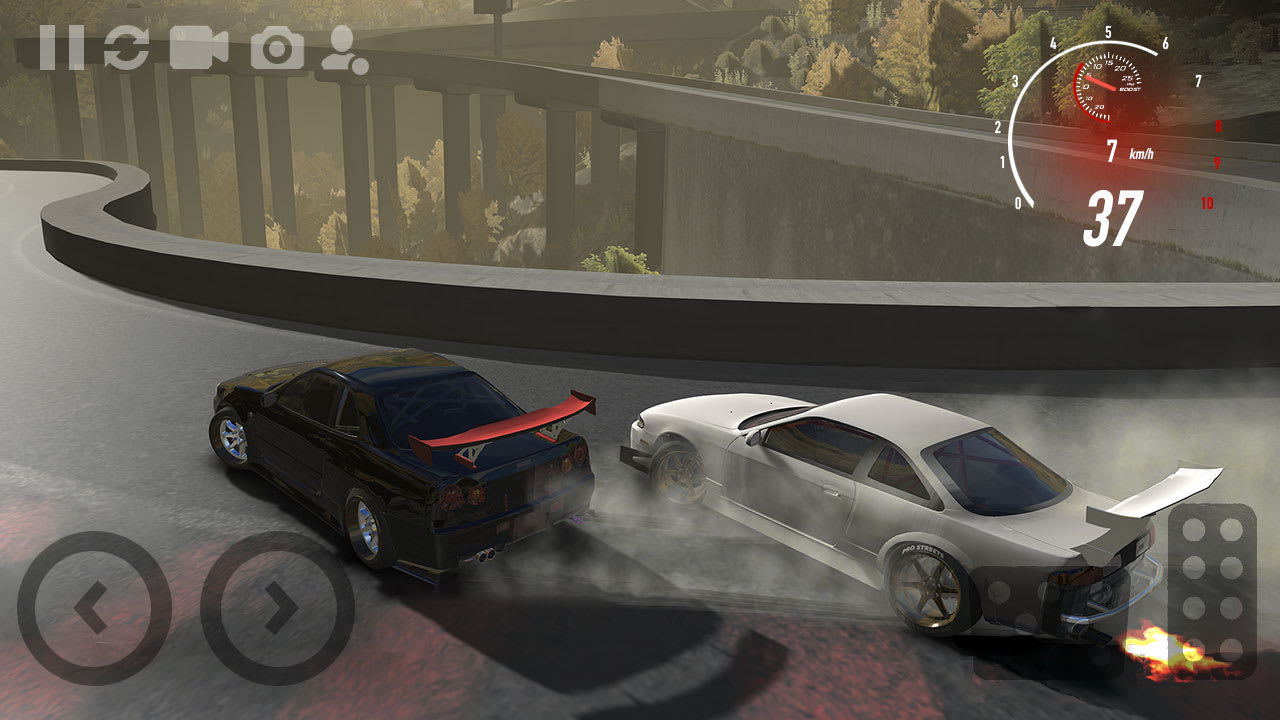
Task: Tap the number 3 on the tachometer arc
Action: click(x=1015, y=80)
